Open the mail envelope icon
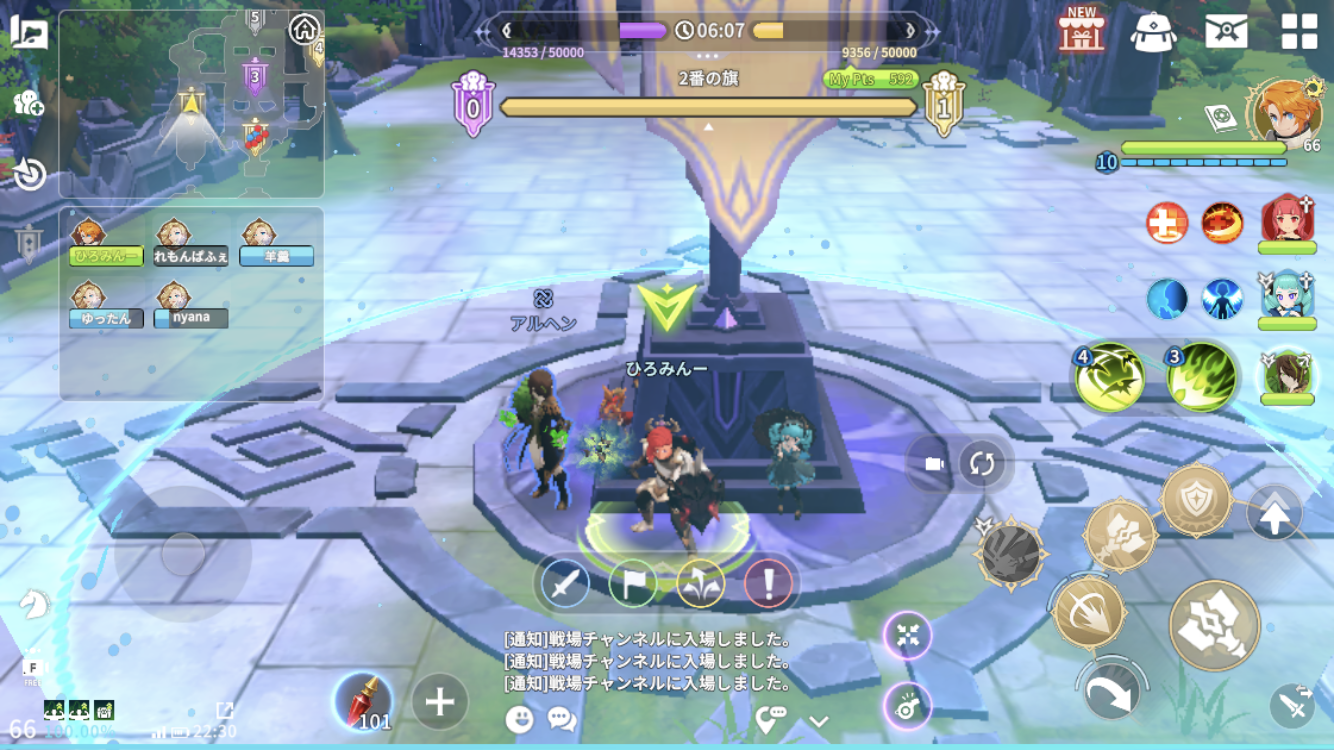The image size is (1334, 750). (x=1226, y=31)
